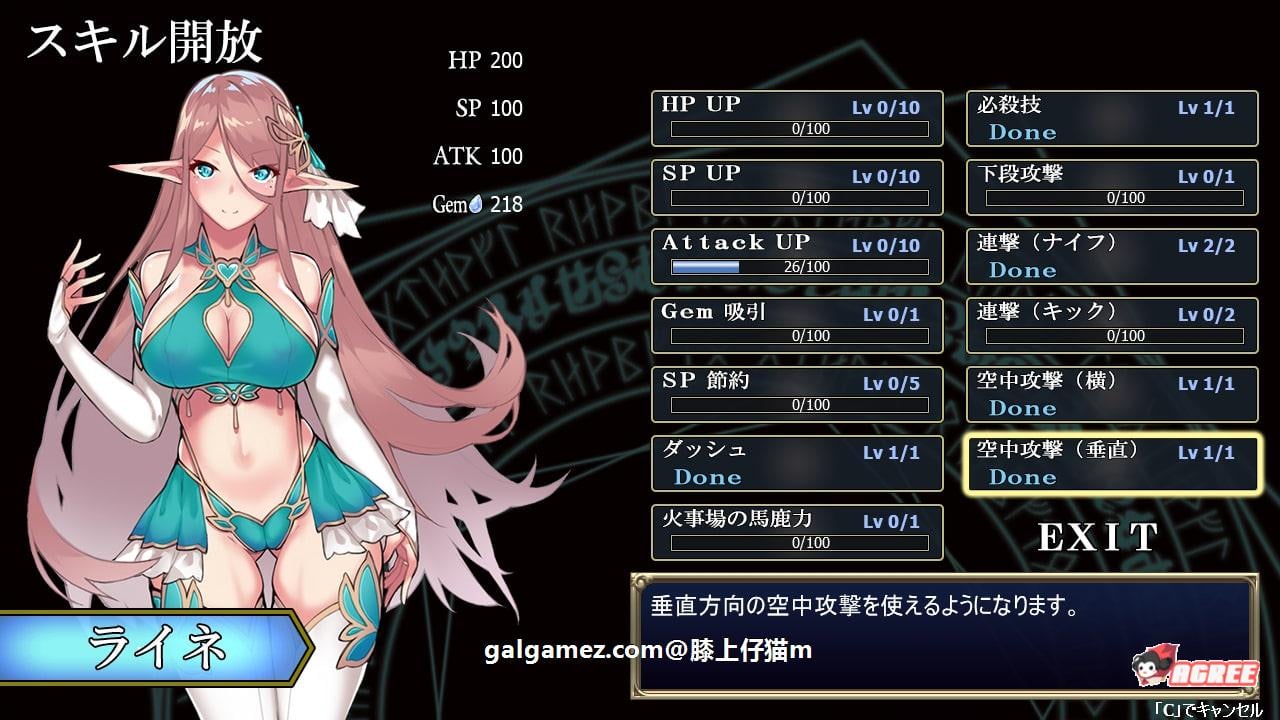Select the SP 節約 skill panel

tap(797, 394)
